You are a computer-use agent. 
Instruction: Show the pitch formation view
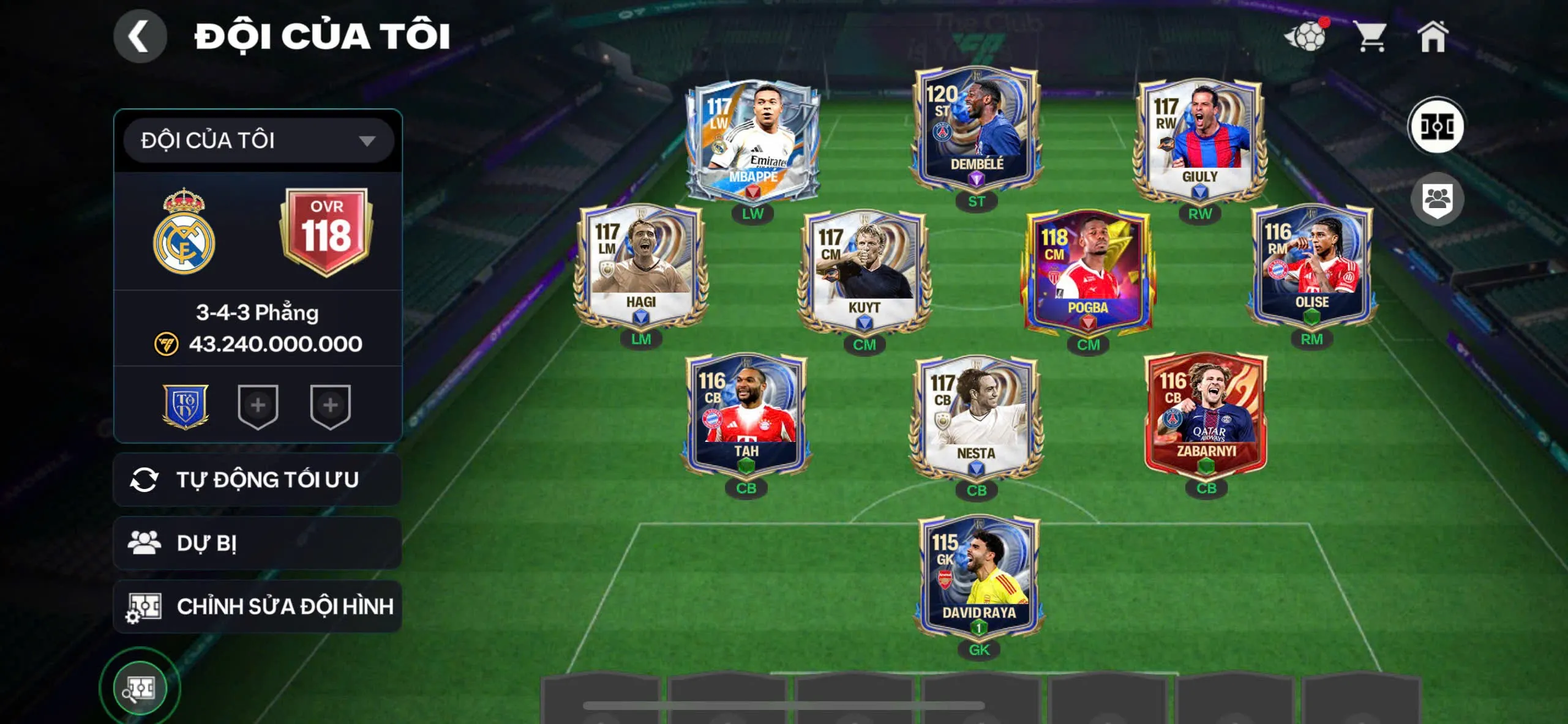click(1436, 127)
